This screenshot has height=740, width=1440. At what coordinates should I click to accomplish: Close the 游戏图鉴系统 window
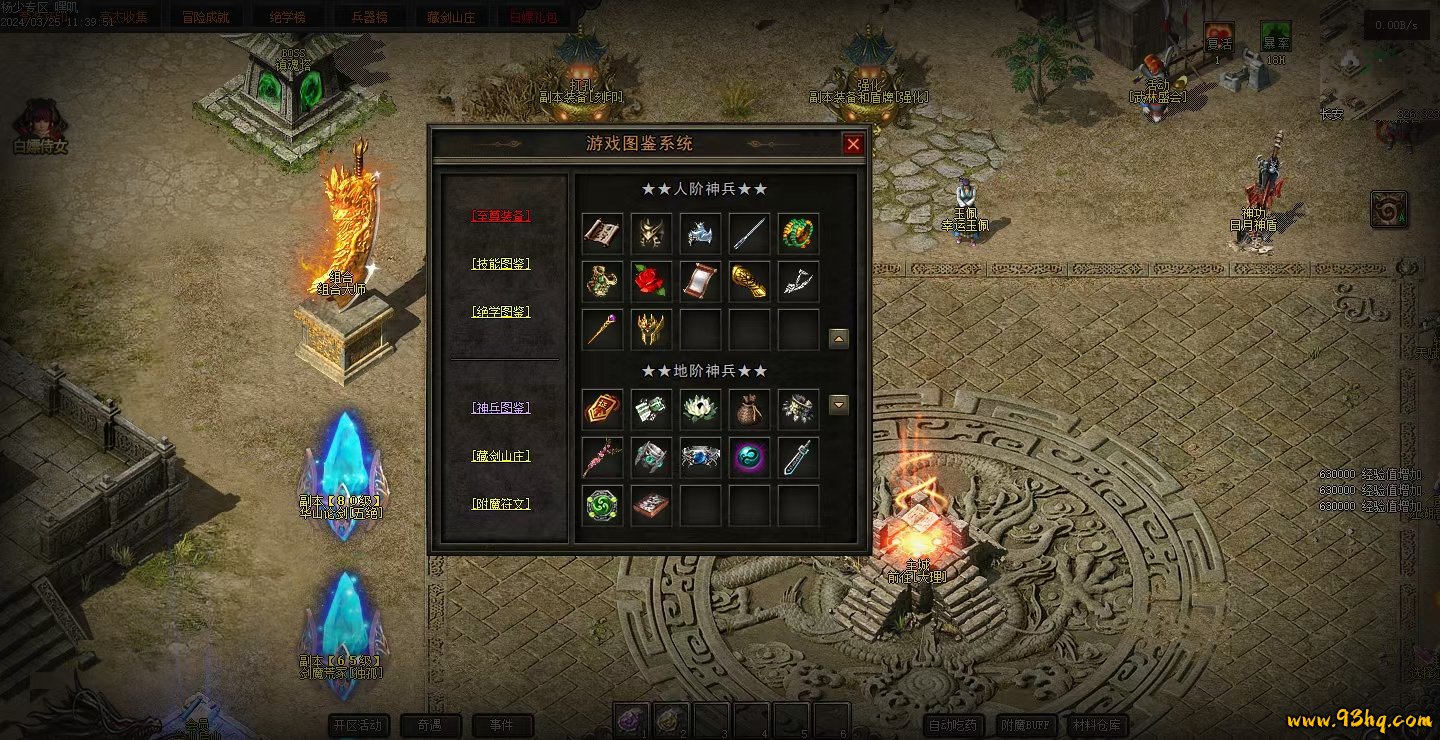point(853,144)
